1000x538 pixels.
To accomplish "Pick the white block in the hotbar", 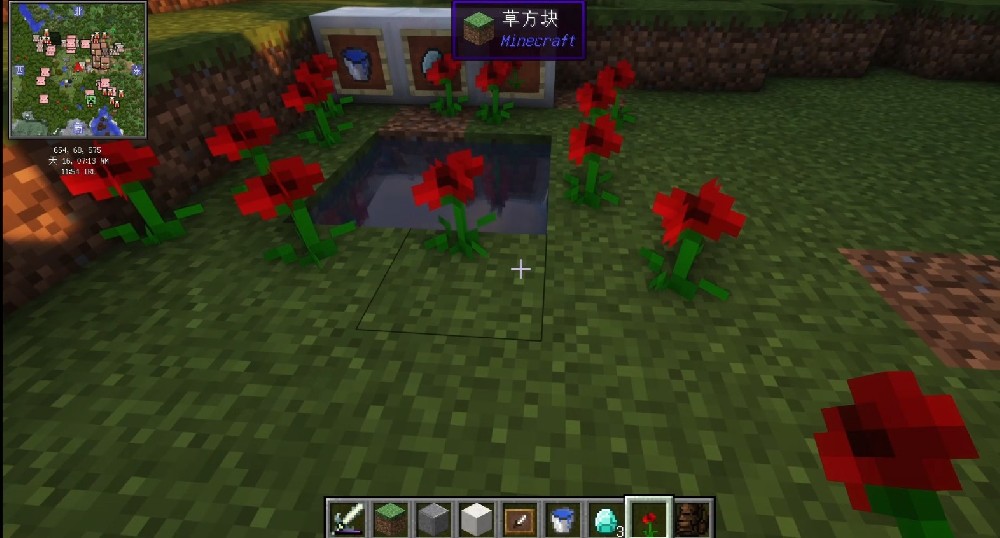I will pos(476,519).
